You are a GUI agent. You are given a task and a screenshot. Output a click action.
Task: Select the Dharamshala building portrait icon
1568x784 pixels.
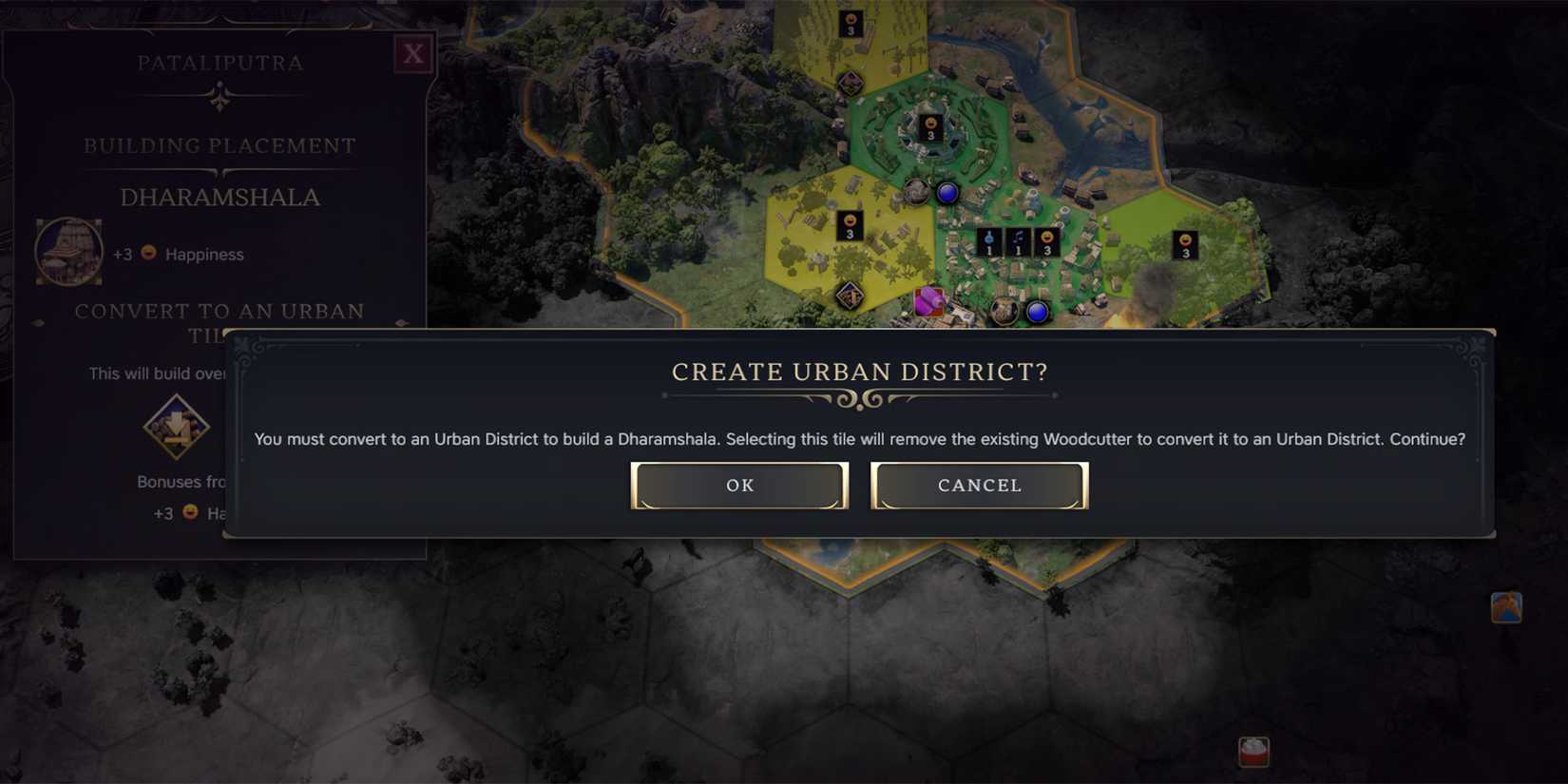click(x=67, y=250)
